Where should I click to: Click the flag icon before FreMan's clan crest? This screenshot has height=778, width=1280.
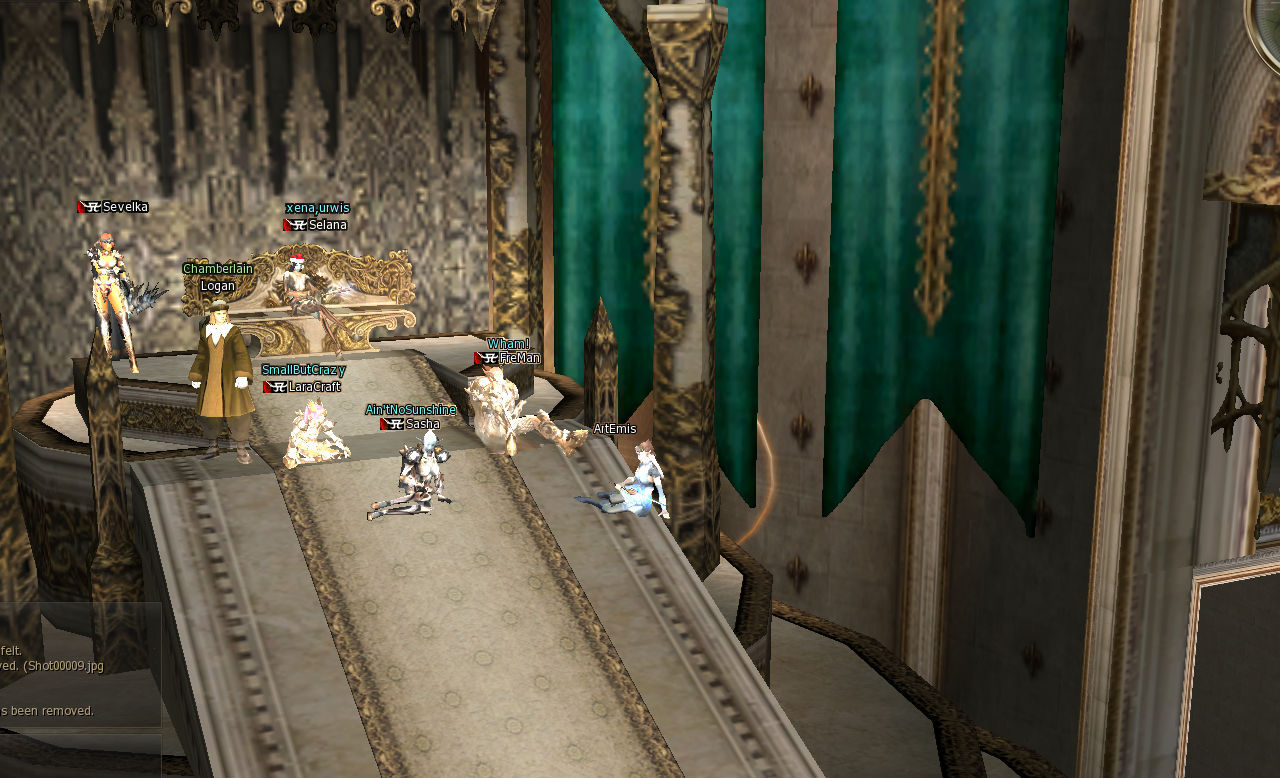pyautogui.click(x=477, y=358)
